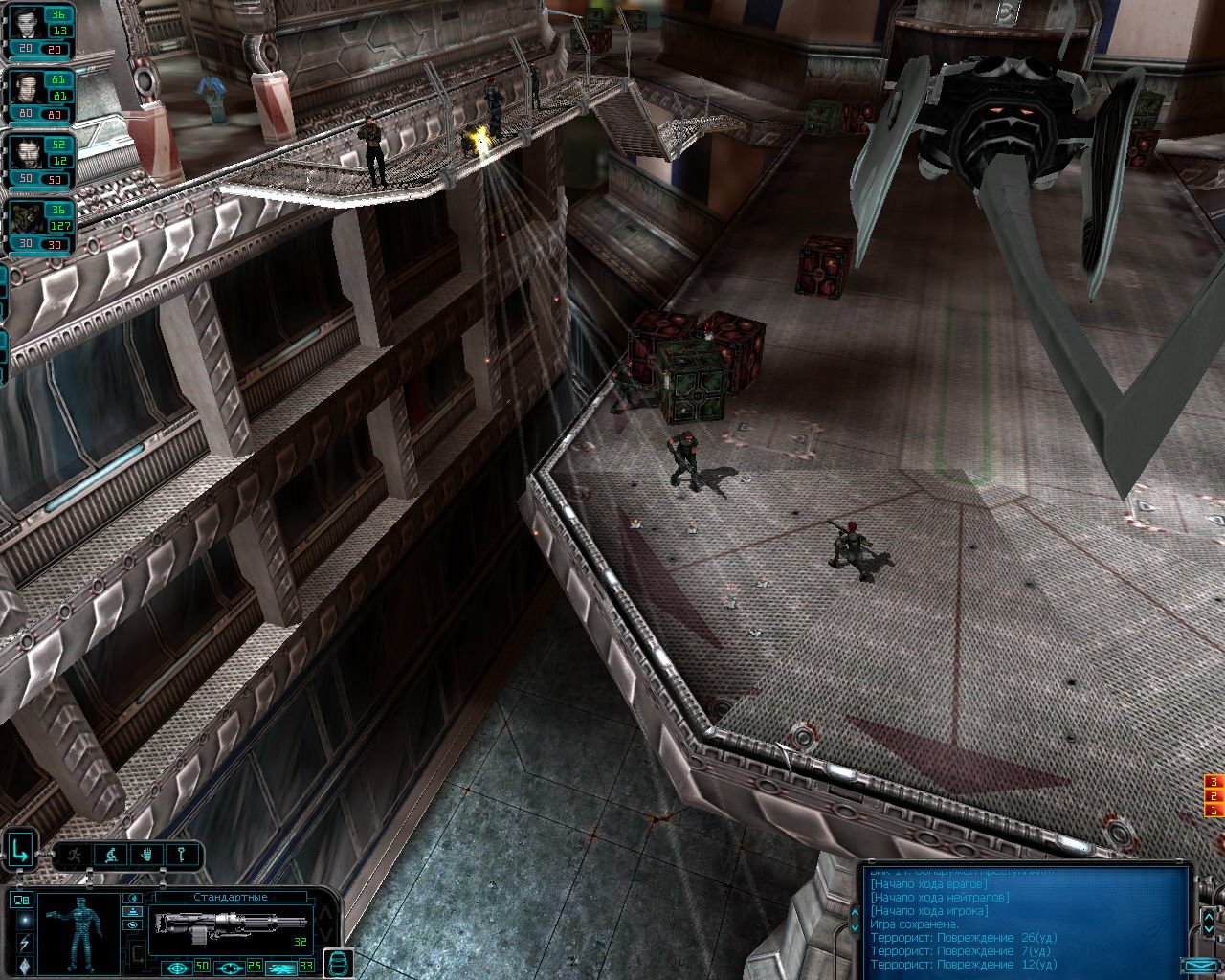1225x980 pixels.
Task: Open the computer menu icon
Action: [22, 900]
